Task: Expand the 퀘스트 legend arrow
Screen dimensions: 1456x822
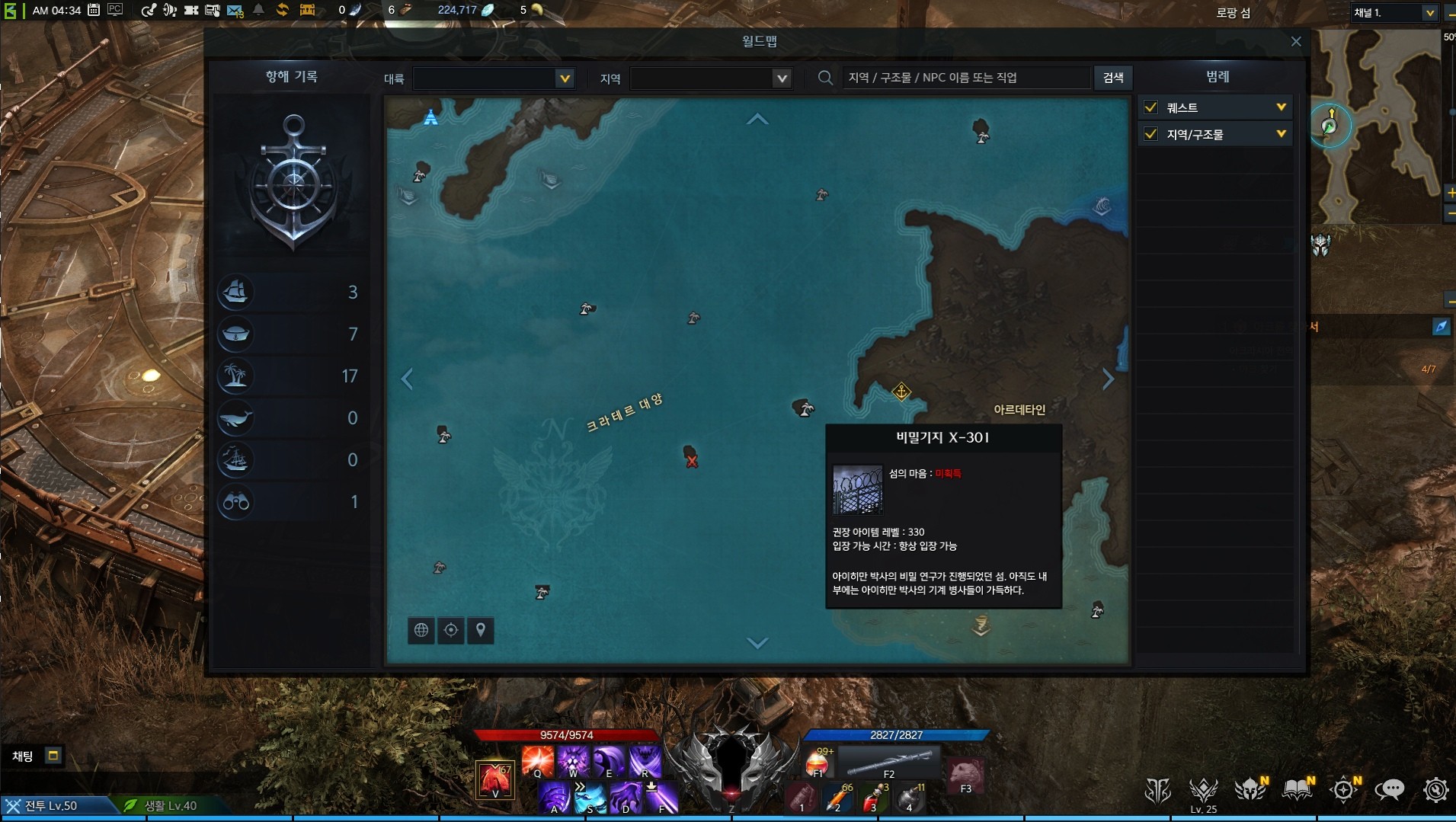Action: [x=1281, y=107]
